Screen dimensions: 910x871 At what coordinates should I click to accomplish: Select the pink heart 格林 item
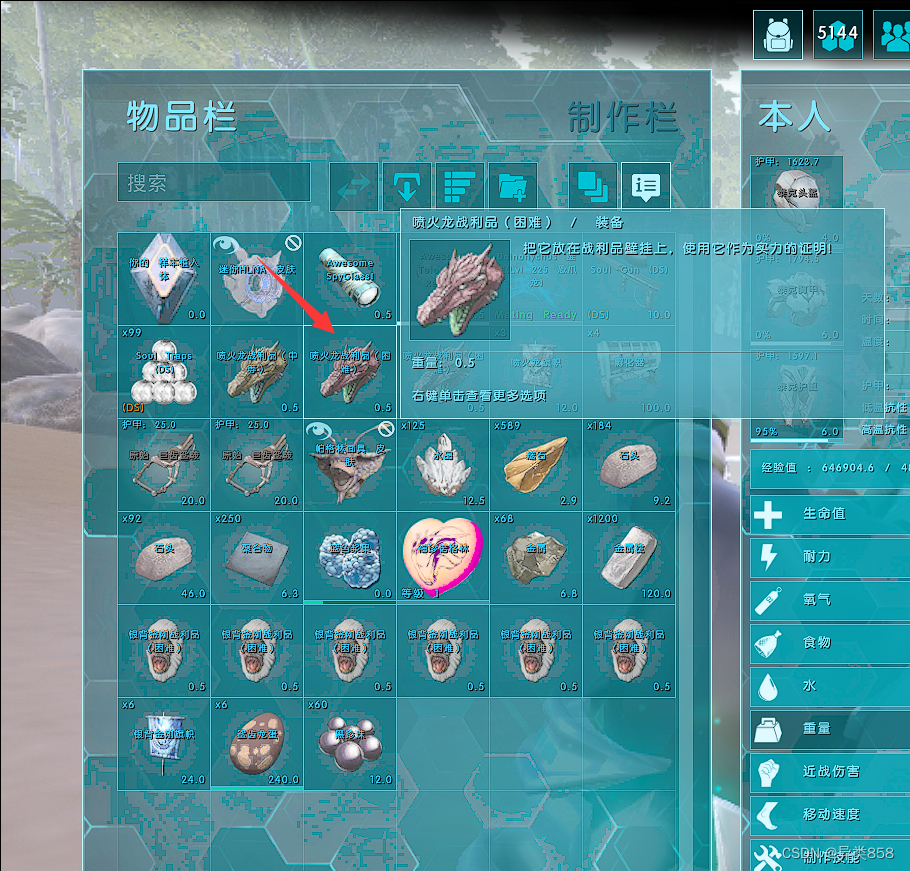click(x=443, y=558)
